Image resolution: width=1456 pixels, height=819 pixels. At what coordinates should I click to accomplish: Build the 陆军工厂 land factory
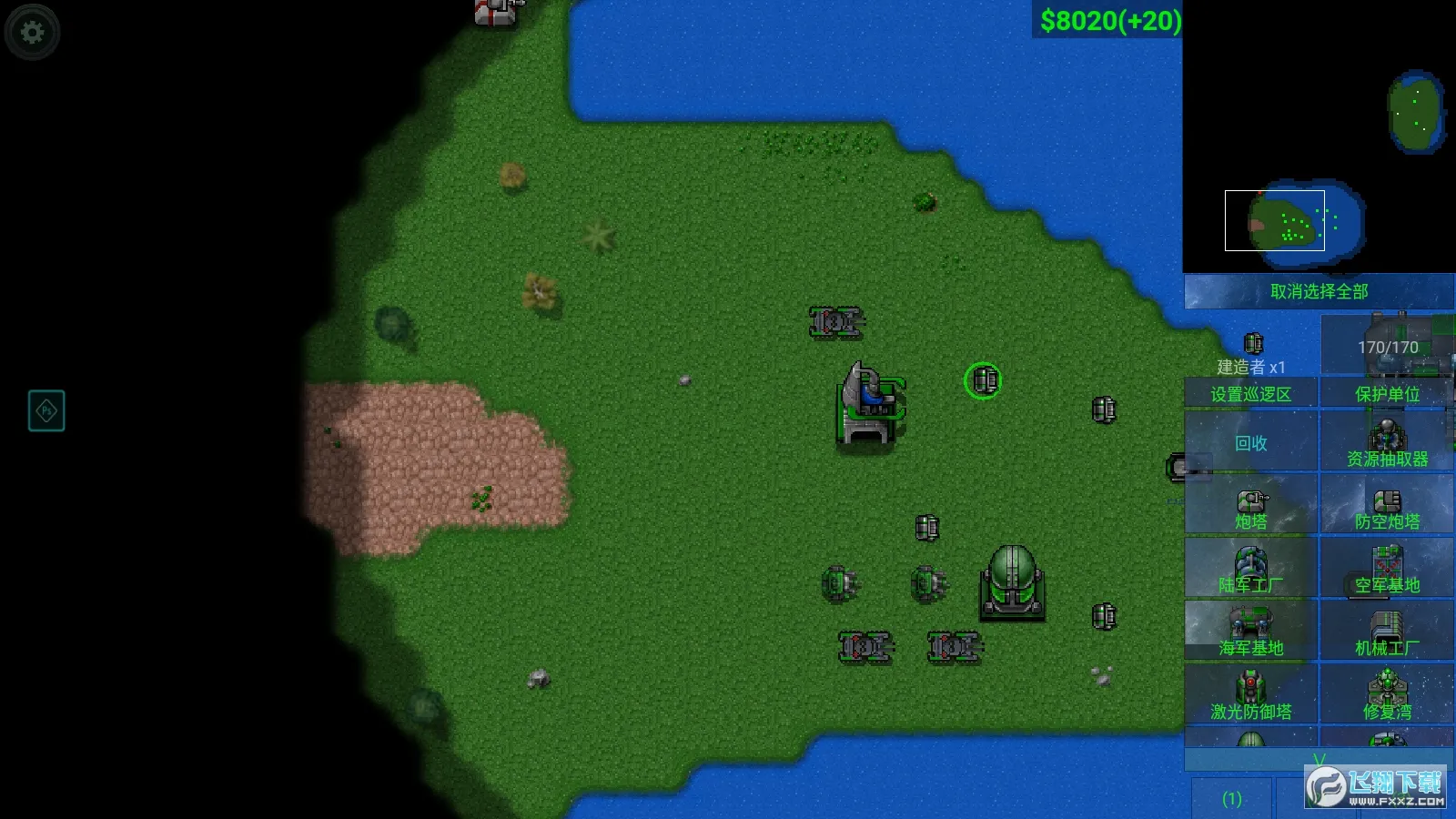coord(1250,570)
